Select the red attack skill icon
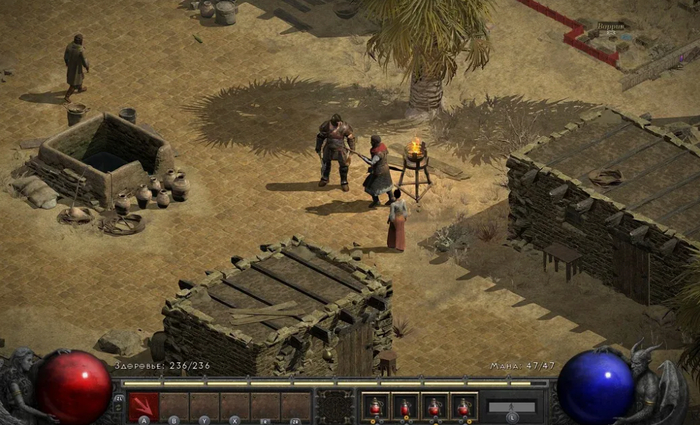Screen dimensions: 700x425 pos(144,405)
